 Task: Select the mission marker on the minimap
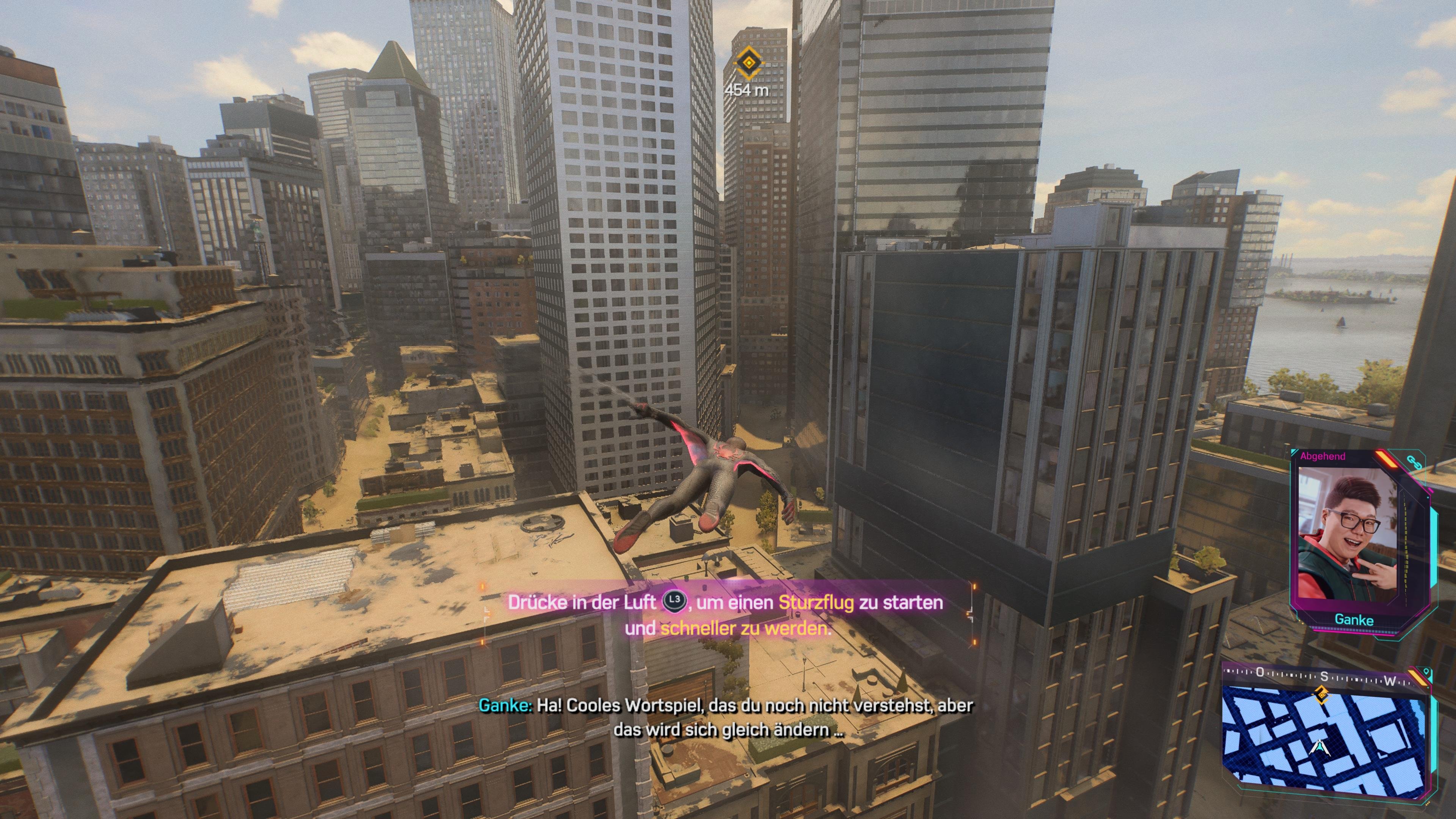click(1322, 696)
